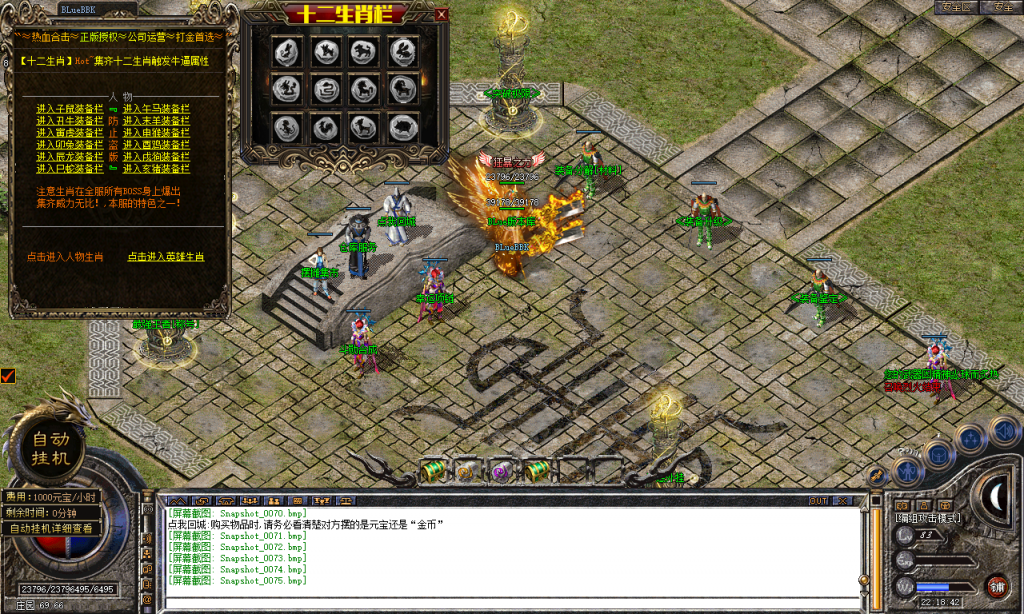This screenshot has height=614, width=1024.
Task: Toggle the sound speaker orb
Action: (1003, 431)
